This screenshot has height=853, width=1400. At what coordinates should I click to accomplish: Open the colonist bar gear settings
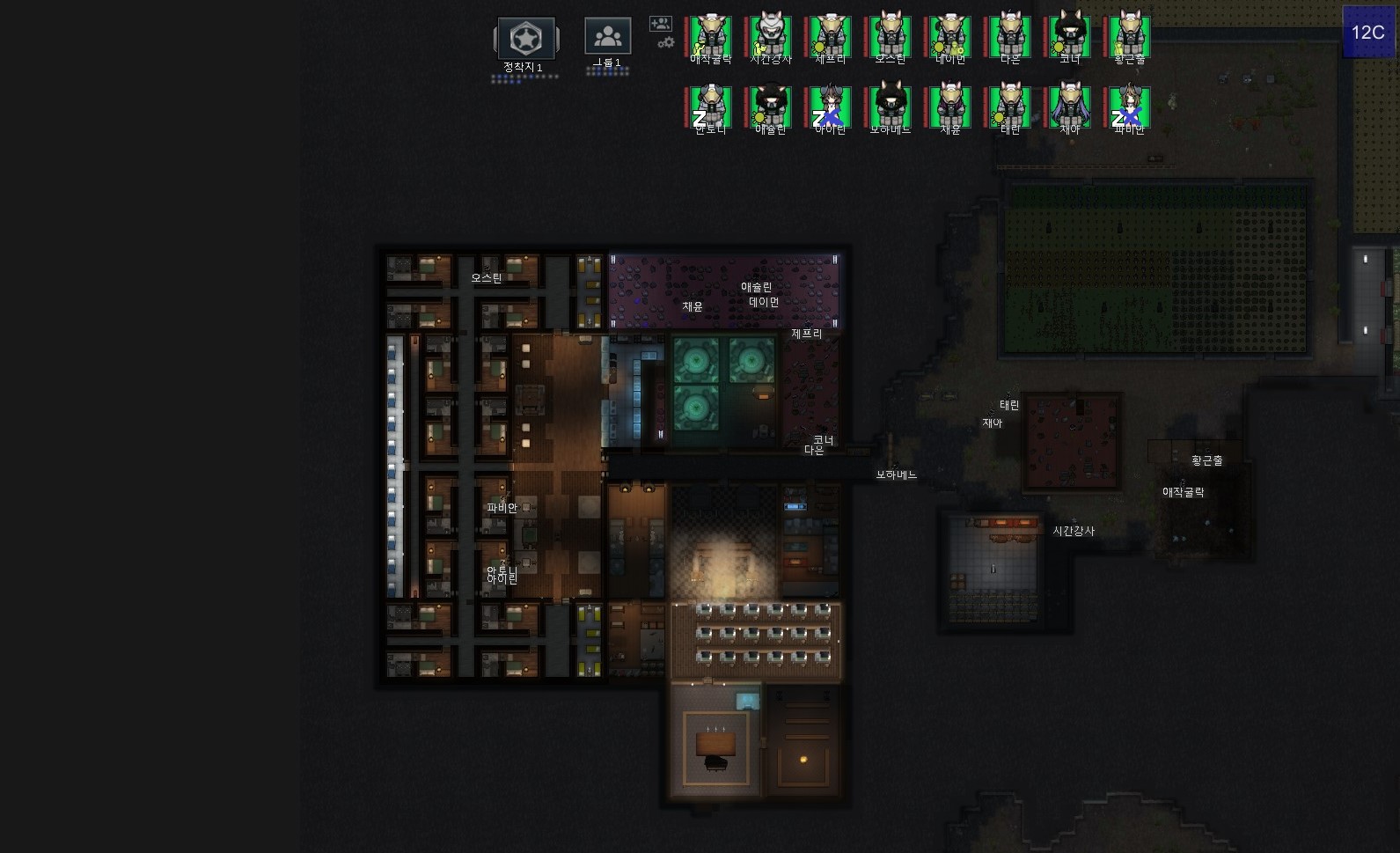pos(666,42)
